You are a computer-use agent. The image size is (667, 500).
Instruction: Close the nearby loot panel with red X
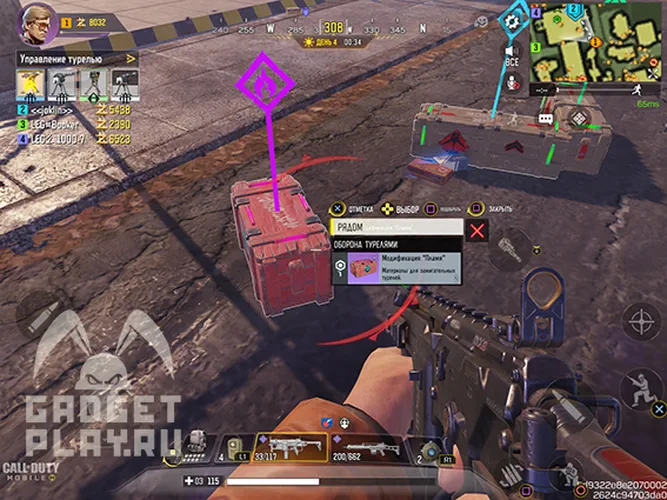tap(478, 231)
